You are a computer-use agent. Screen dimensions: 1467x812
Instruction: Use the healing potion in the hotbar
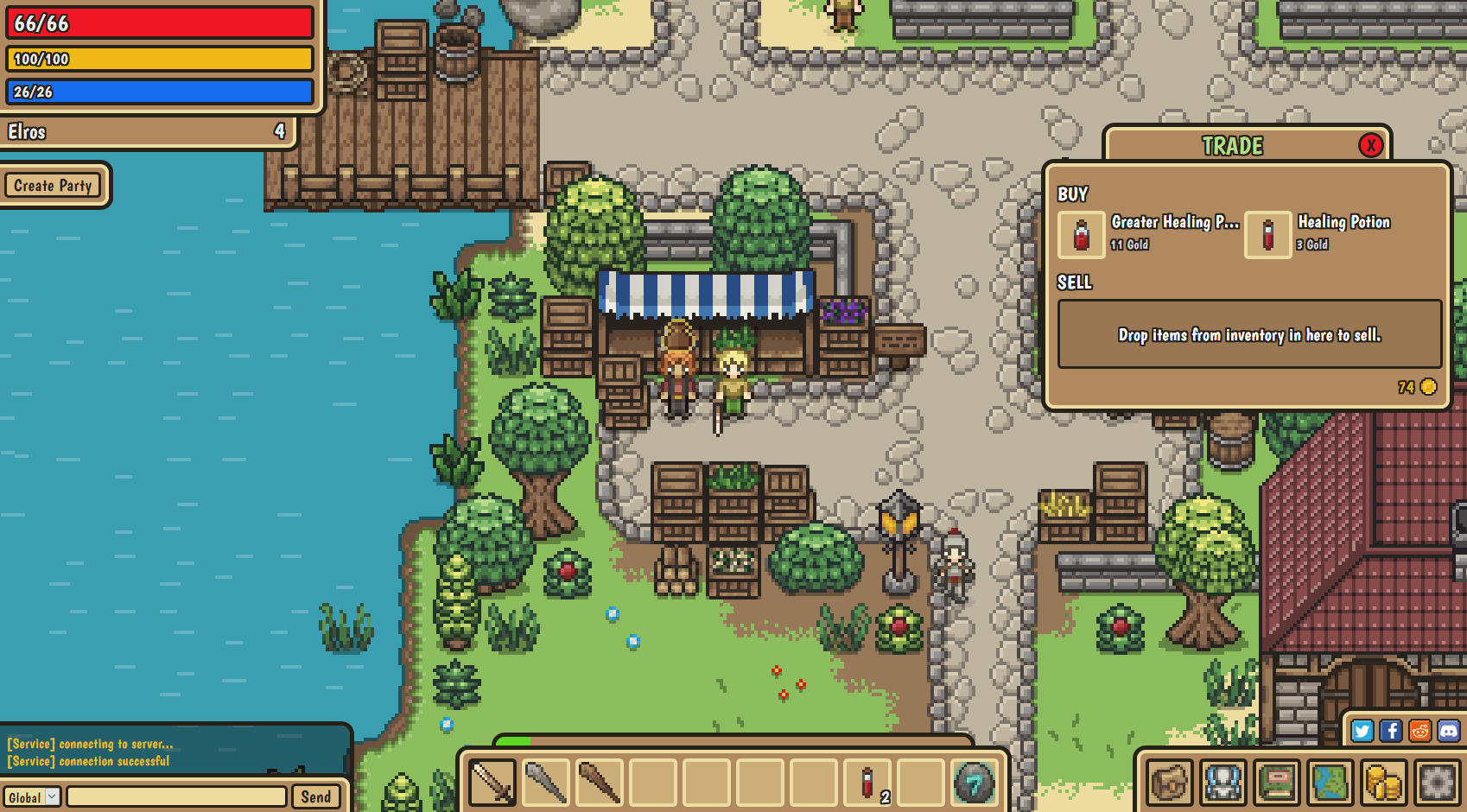pos(867,783)
